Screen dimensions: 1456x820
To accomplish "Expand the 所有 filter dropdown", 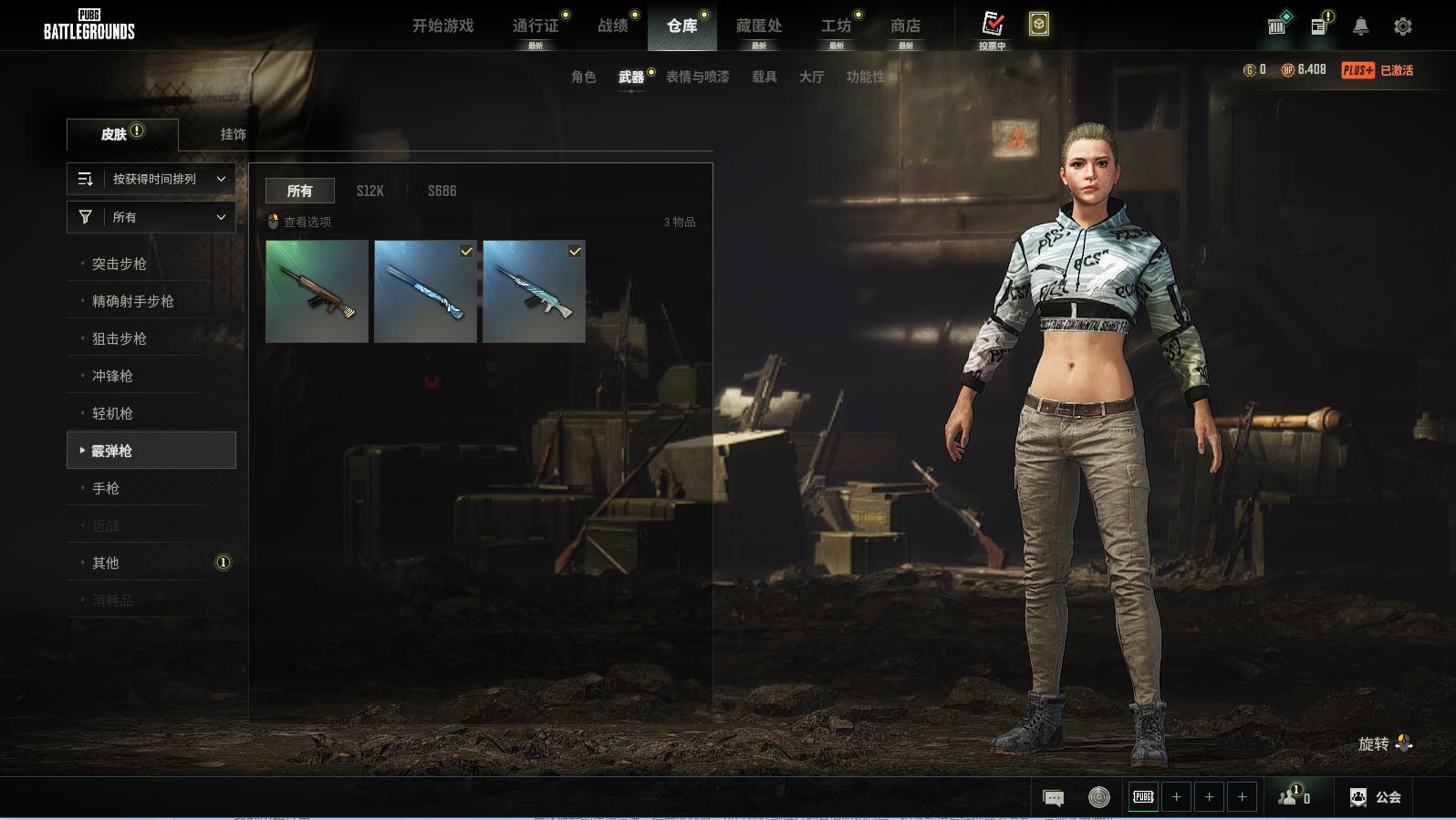I will click(x=151, y=217).
